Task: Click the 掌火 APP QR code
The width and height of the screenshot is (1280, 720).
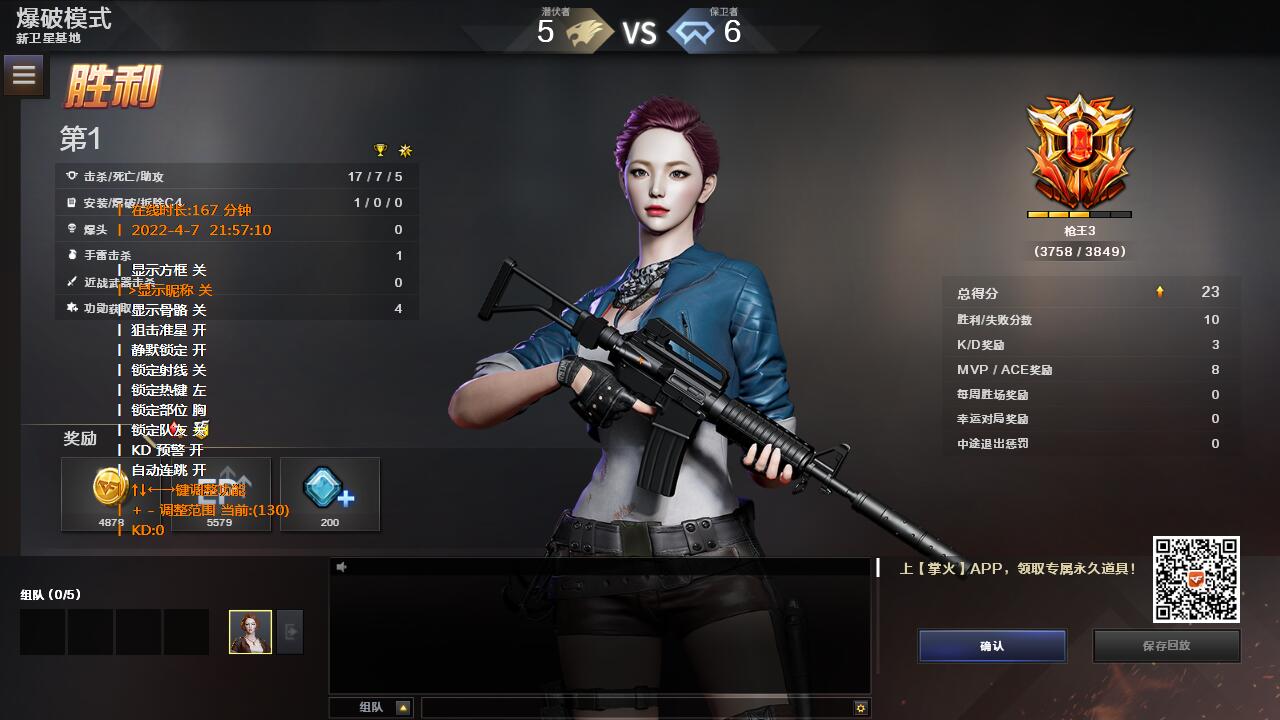Action: 1196,579
